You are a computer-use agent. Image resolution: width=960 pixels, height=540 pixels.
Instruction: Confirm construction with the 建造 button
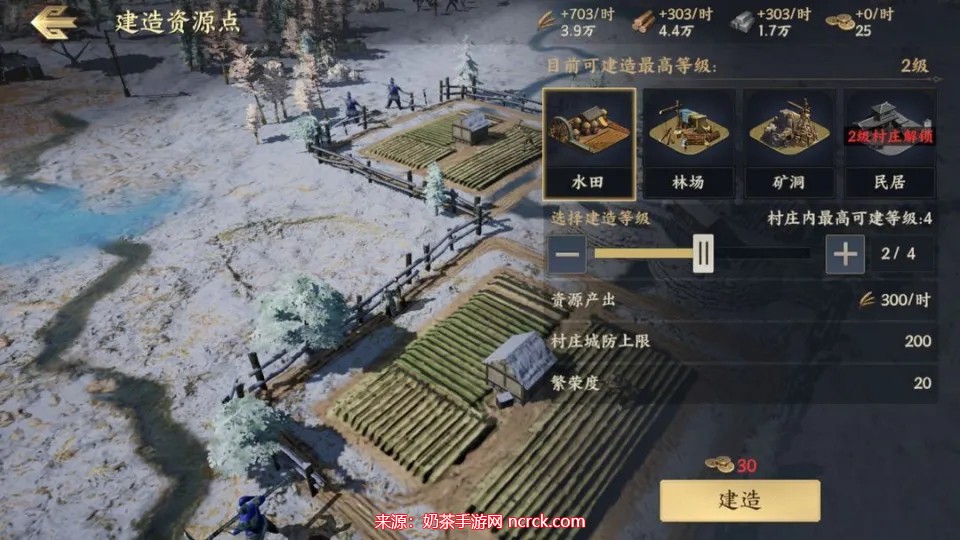[739, 501]
